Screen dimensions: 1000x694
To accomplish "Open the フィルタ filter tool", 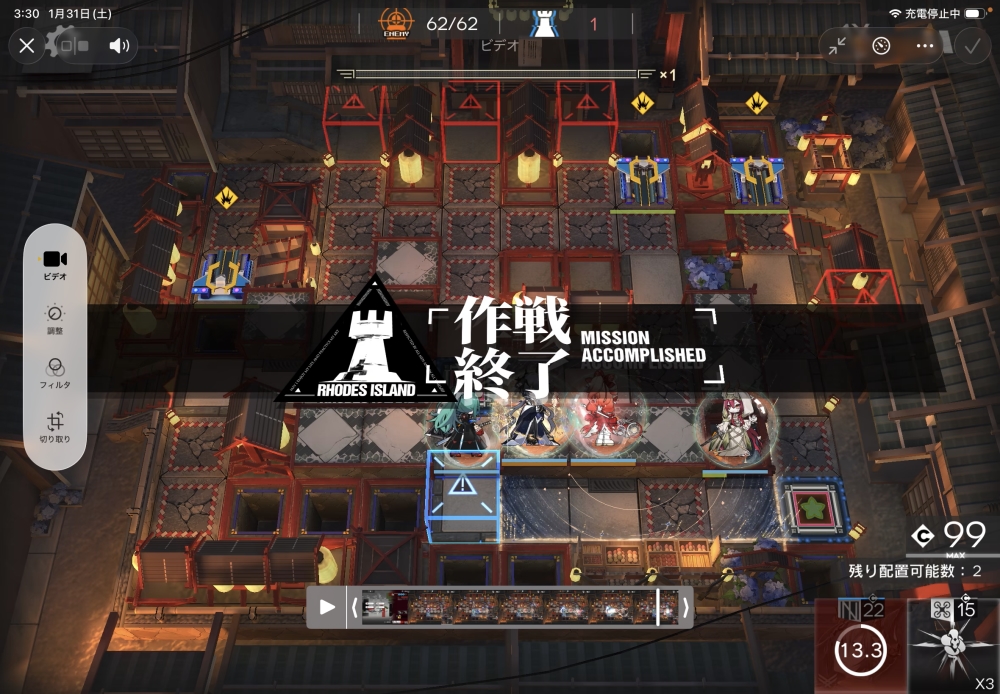I will tap(55, 373).
